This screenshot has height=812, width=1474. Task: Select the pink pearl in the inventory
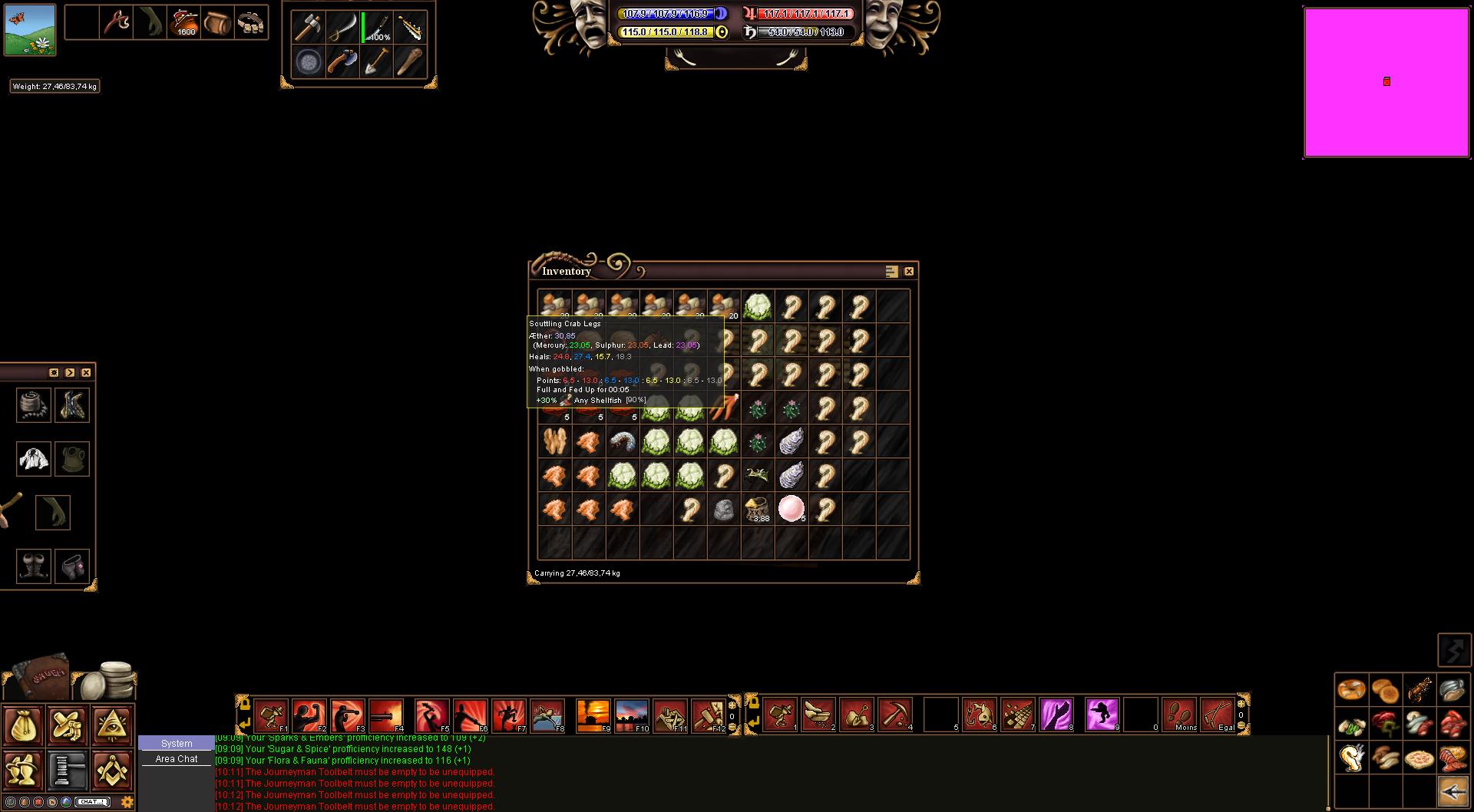(791, 508)
